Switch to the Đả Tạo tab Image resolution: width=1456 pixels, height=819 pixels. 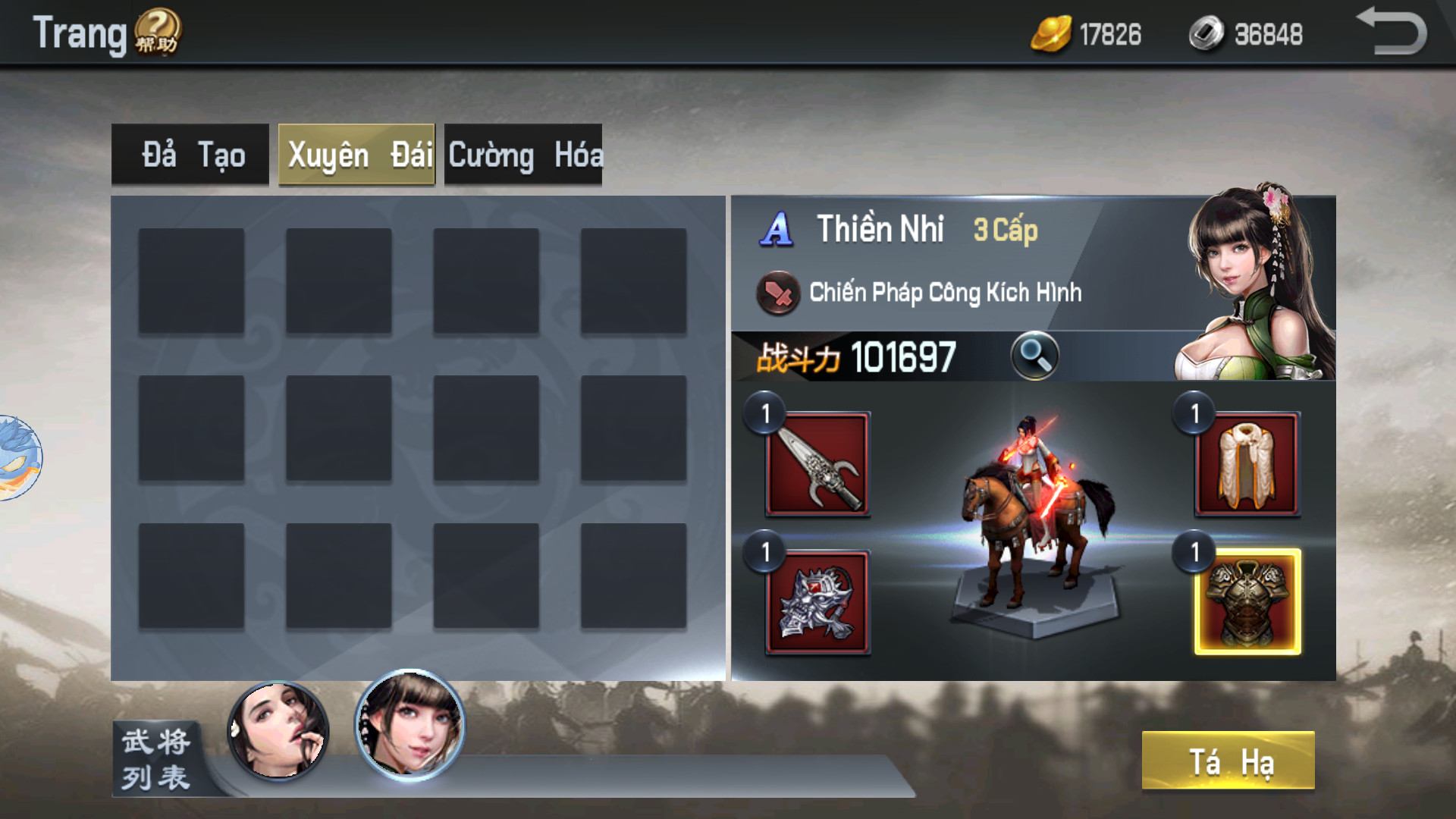190,155
